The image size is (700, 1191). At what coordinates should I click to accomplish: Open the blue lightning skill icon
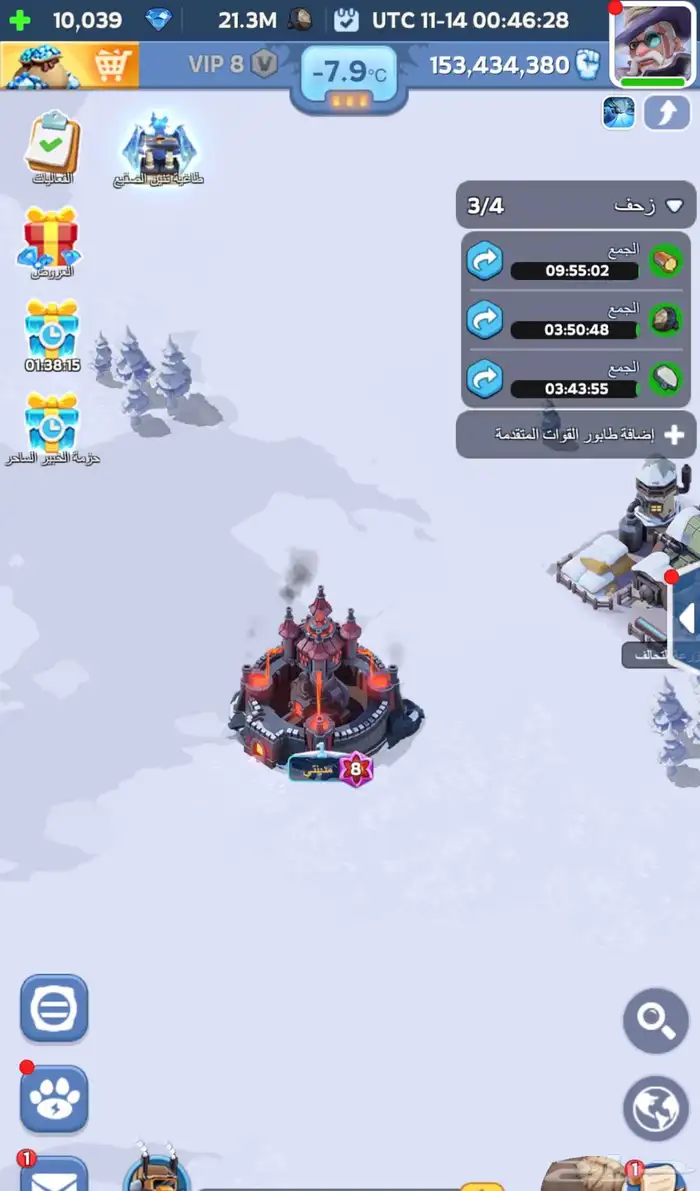click(x=618, y=113)
